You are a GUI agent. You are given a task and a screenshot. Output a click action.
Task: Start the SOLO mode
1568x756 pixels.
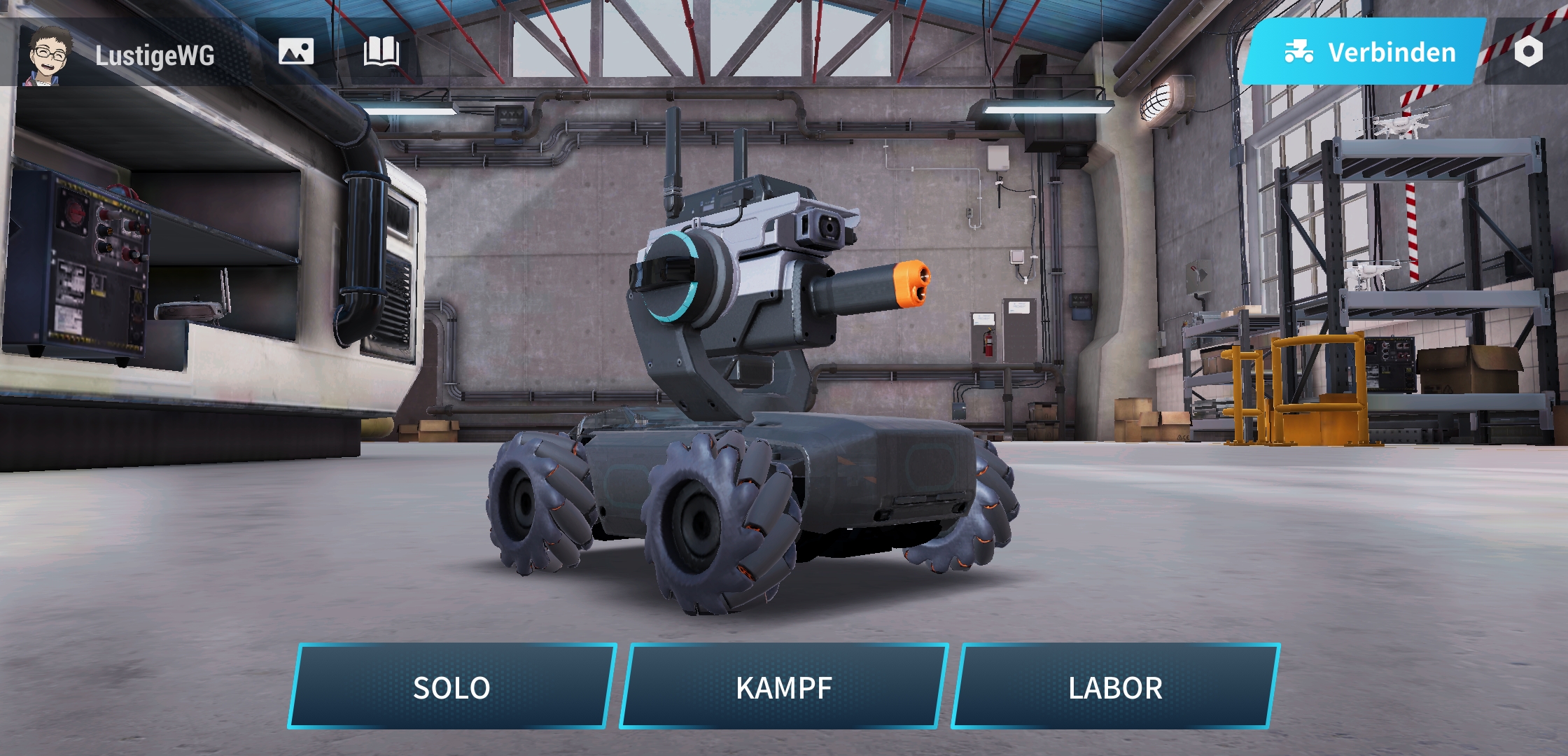[x=451, y=687]
